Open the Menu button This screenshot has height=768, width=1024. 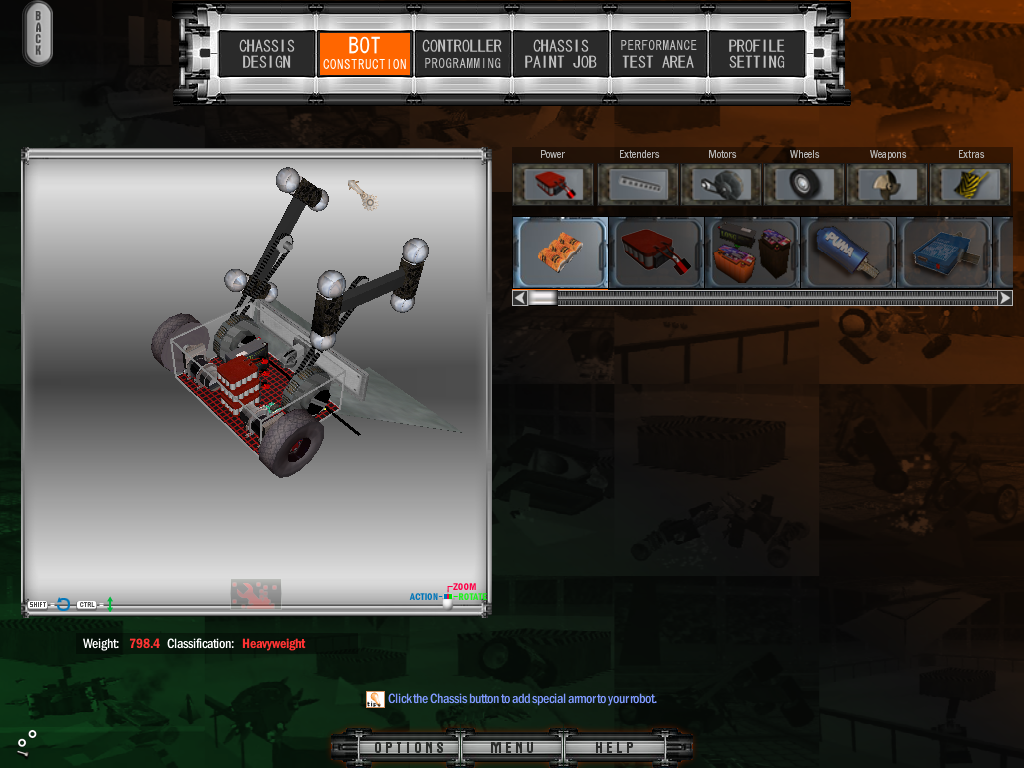[x=512, y=748]
